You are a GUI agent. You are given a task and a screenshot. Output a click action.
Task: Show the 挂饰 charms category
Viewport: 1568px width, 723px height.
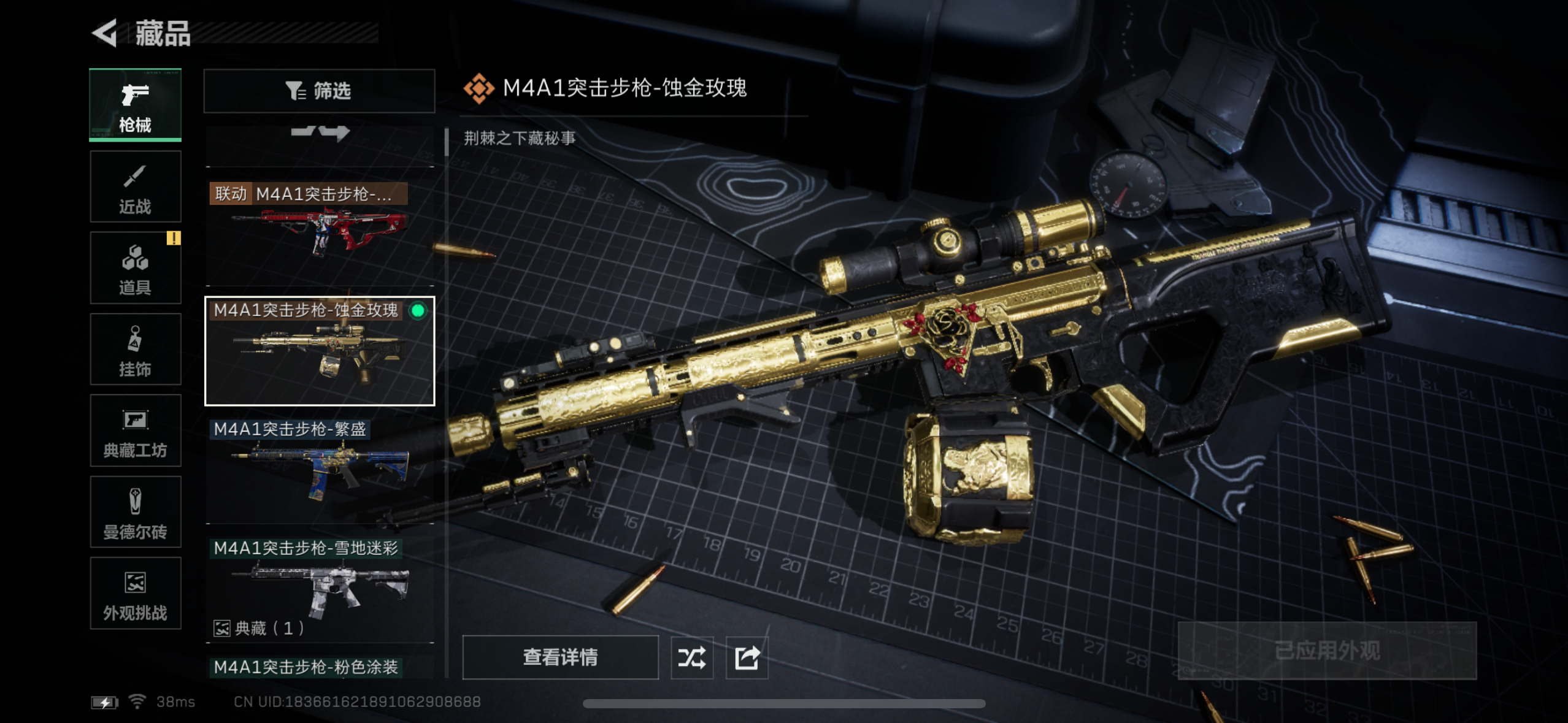pyautogui.click(x=135, y=350)
